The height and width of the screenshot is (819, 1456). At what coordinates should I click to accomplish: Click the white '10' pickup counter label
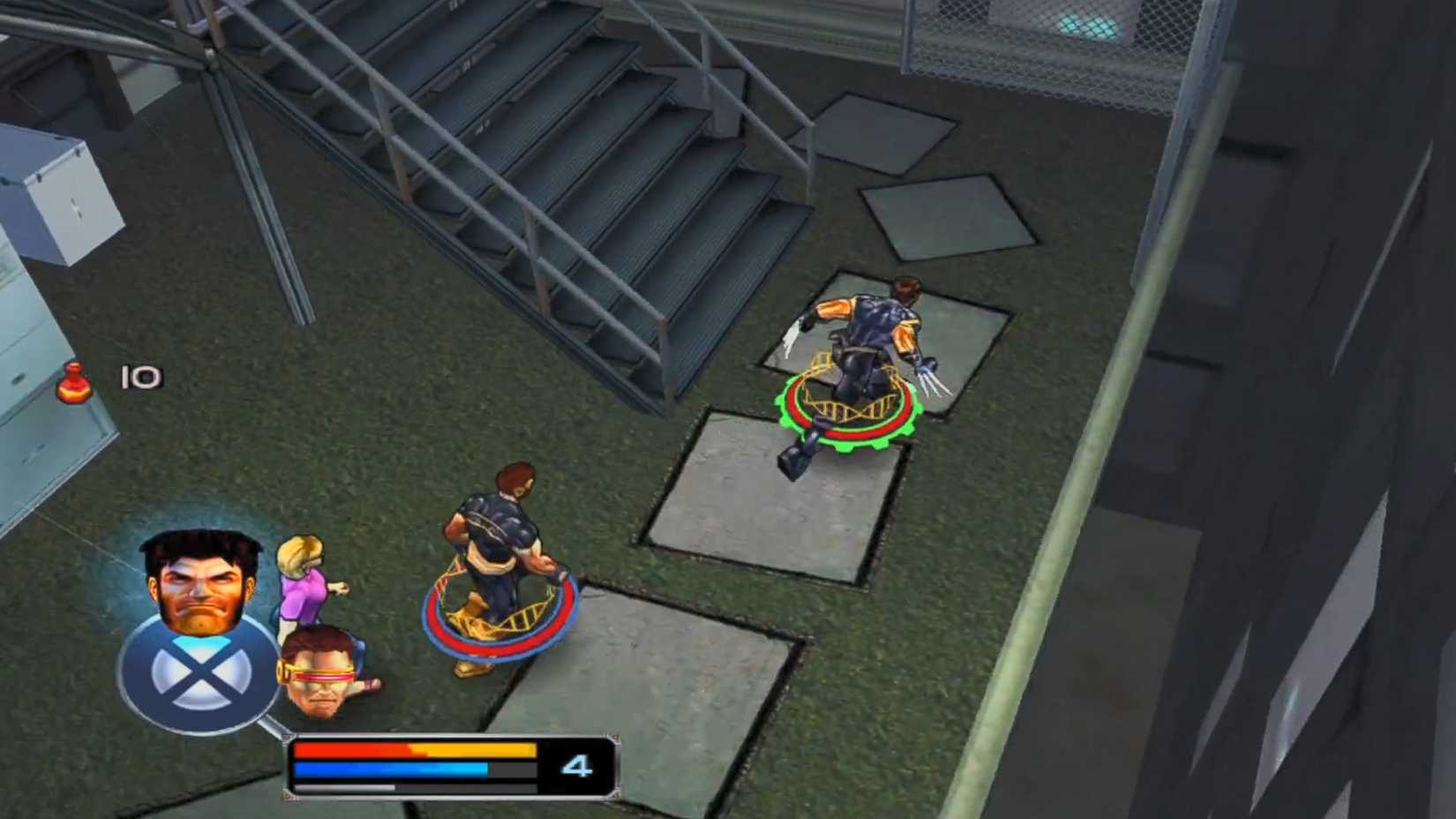tap(141, 375)
